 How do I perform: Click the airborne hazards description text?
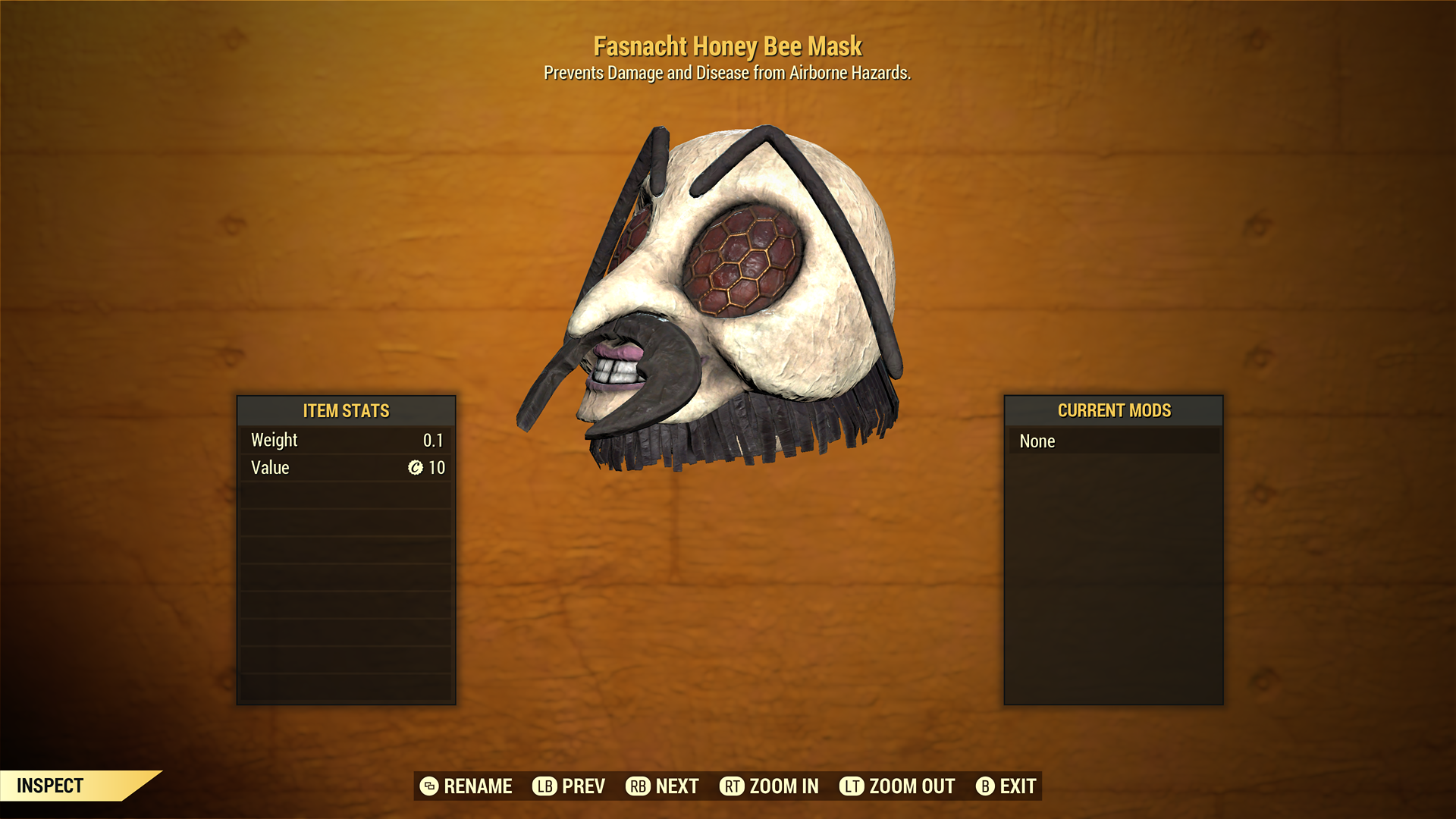click(x=728, y=74)
